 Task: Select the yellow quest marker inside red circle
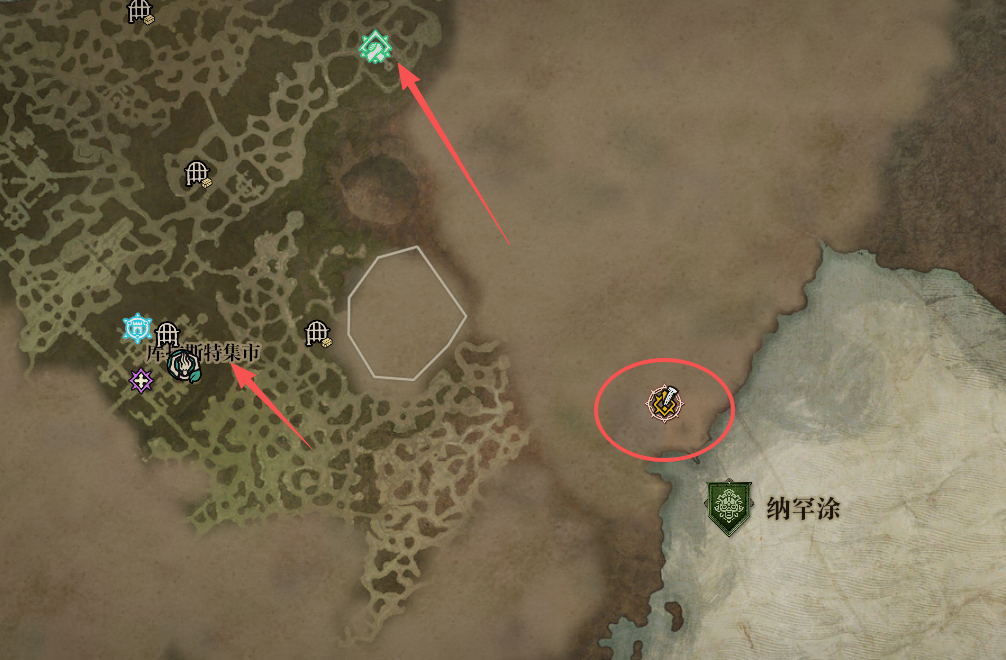[663, 403]
